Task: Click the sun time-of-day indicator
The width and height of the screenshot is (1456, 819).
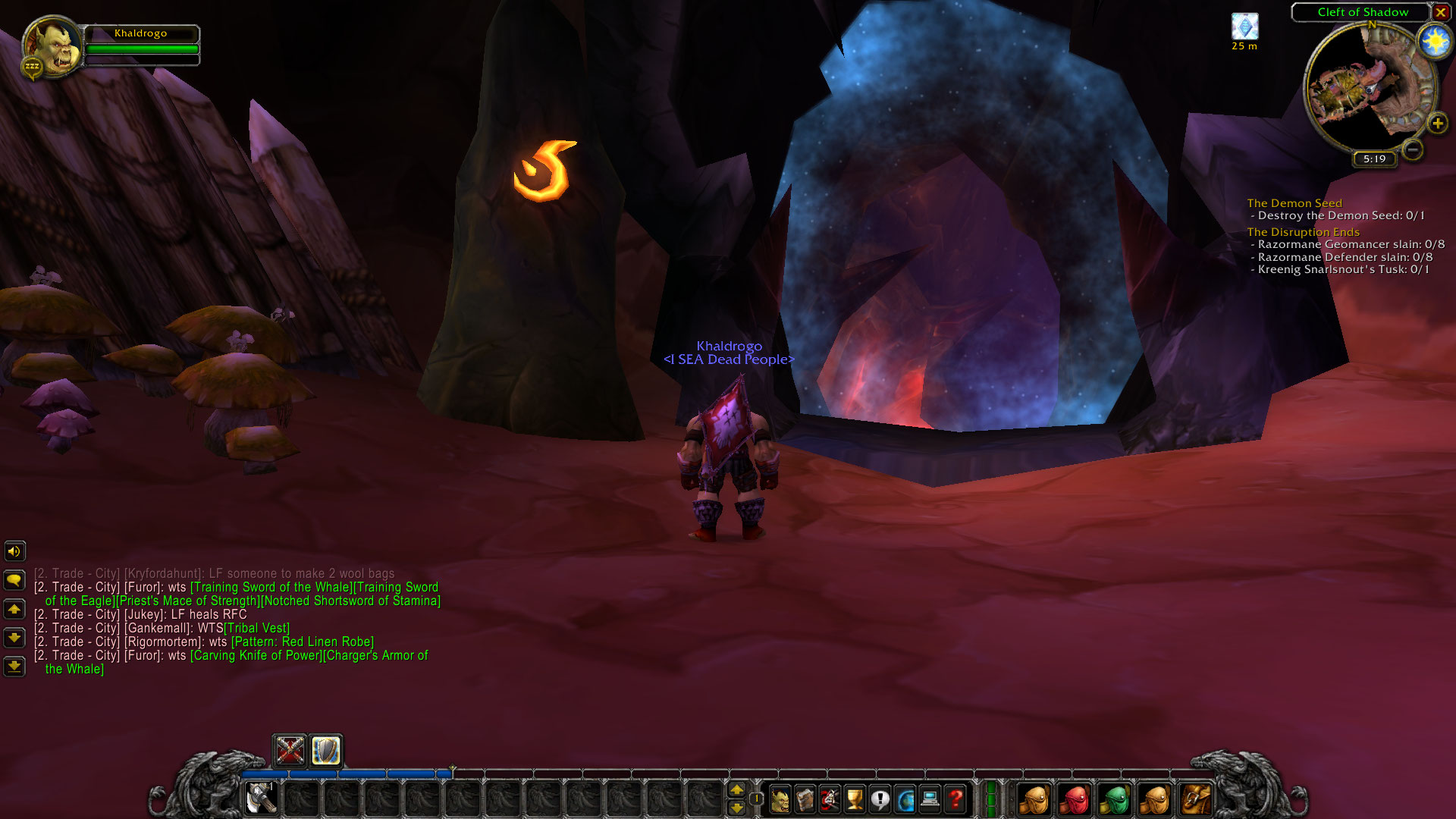Action: coord(1435,42)
